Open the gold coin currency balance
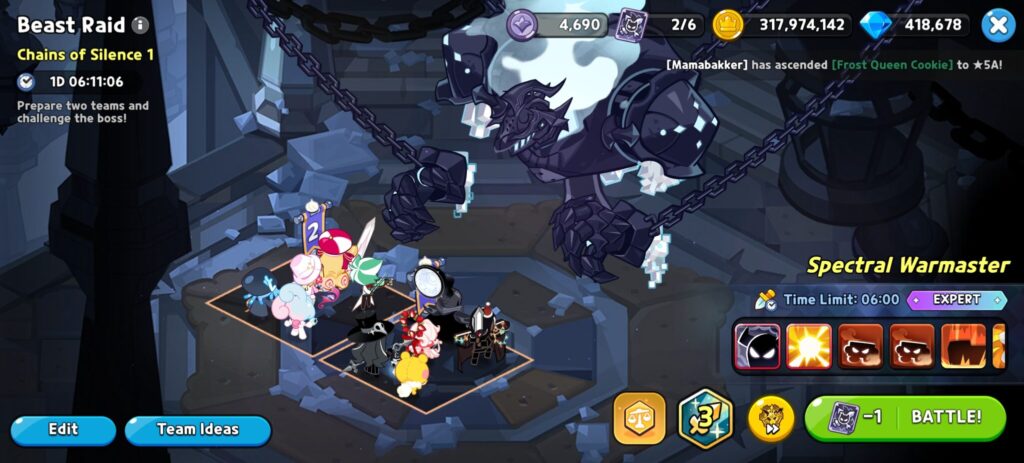Viewport: 1024px width, 463px height. click(x=781, y=25)
